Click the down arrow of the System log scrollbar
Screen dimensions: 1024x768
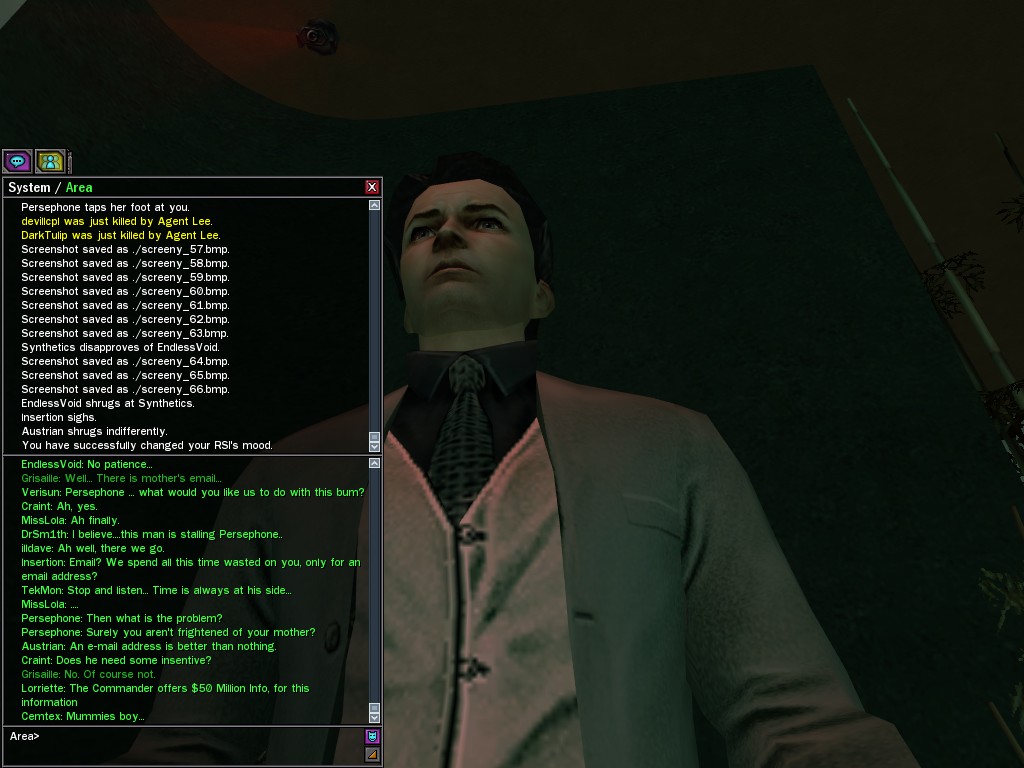click(375, 446)
